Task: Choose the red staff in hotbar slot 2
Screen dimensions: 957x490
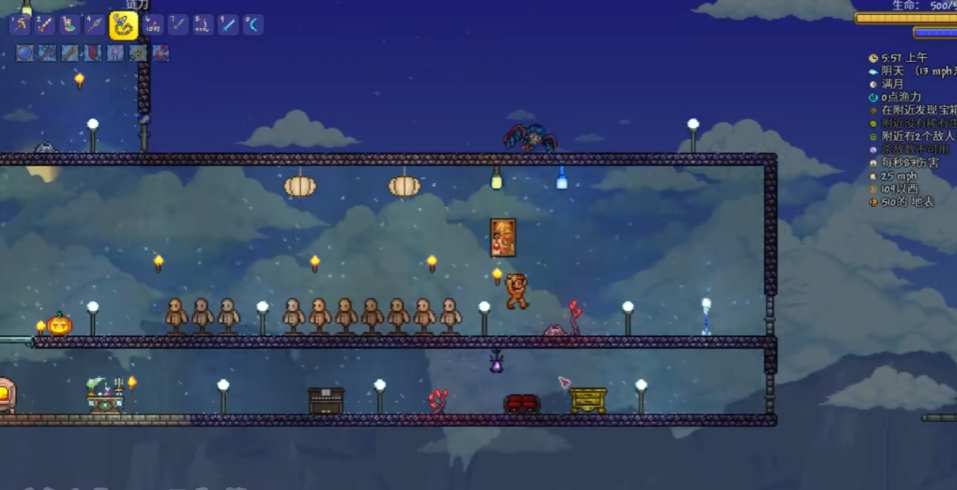Action: 44,25
